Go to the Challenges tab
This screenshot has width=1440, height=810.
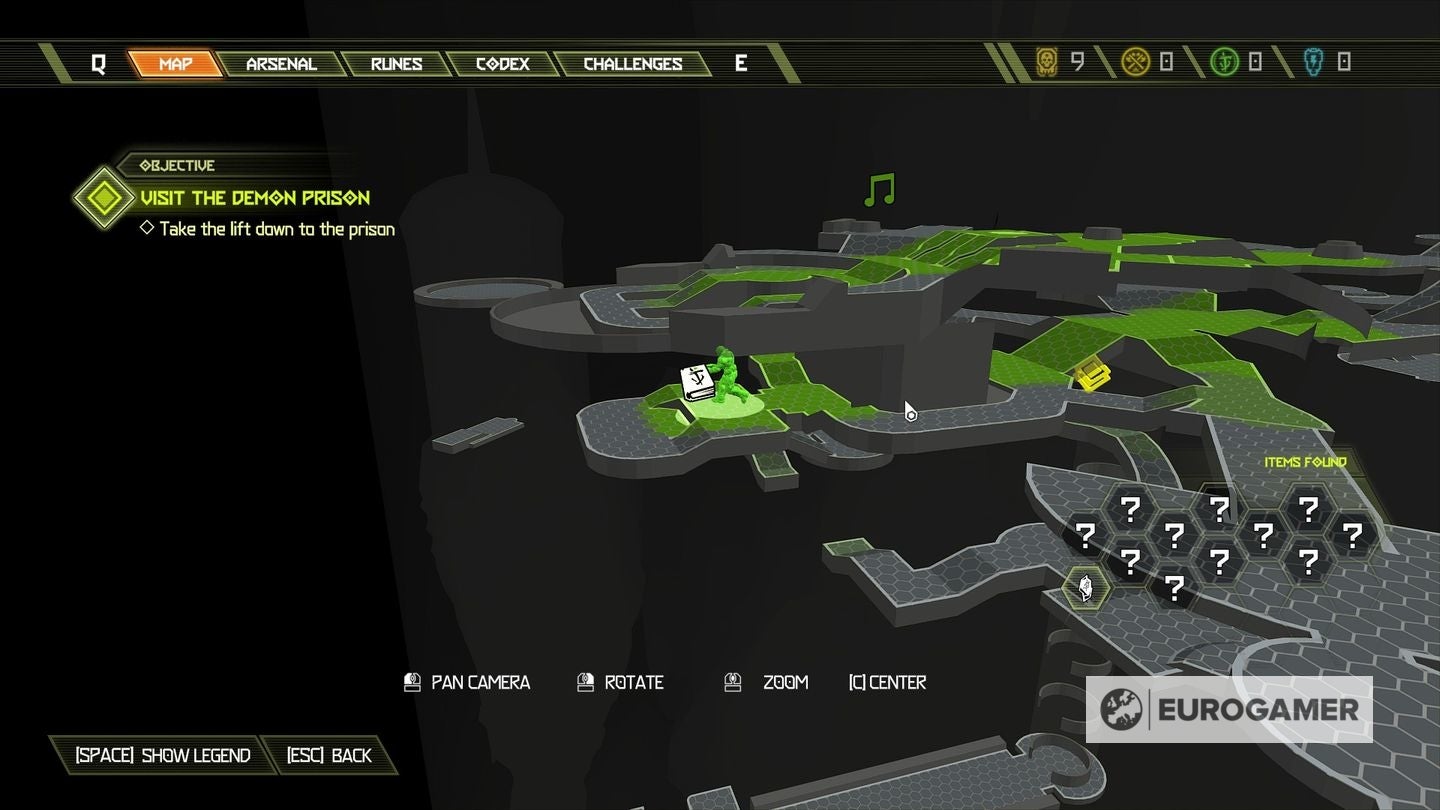(632, 64)
